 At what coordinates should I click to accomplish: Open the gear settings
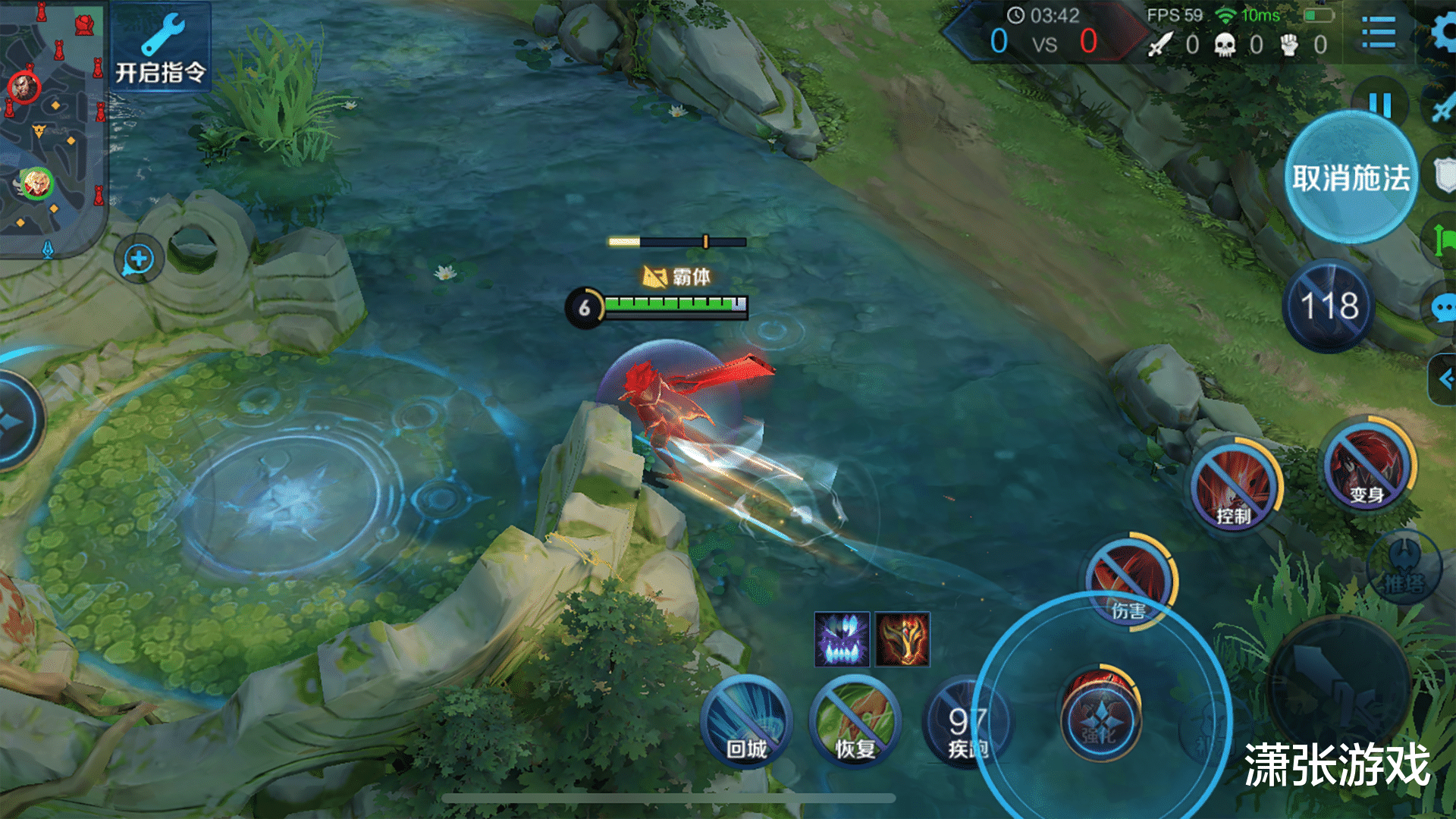1443,33
